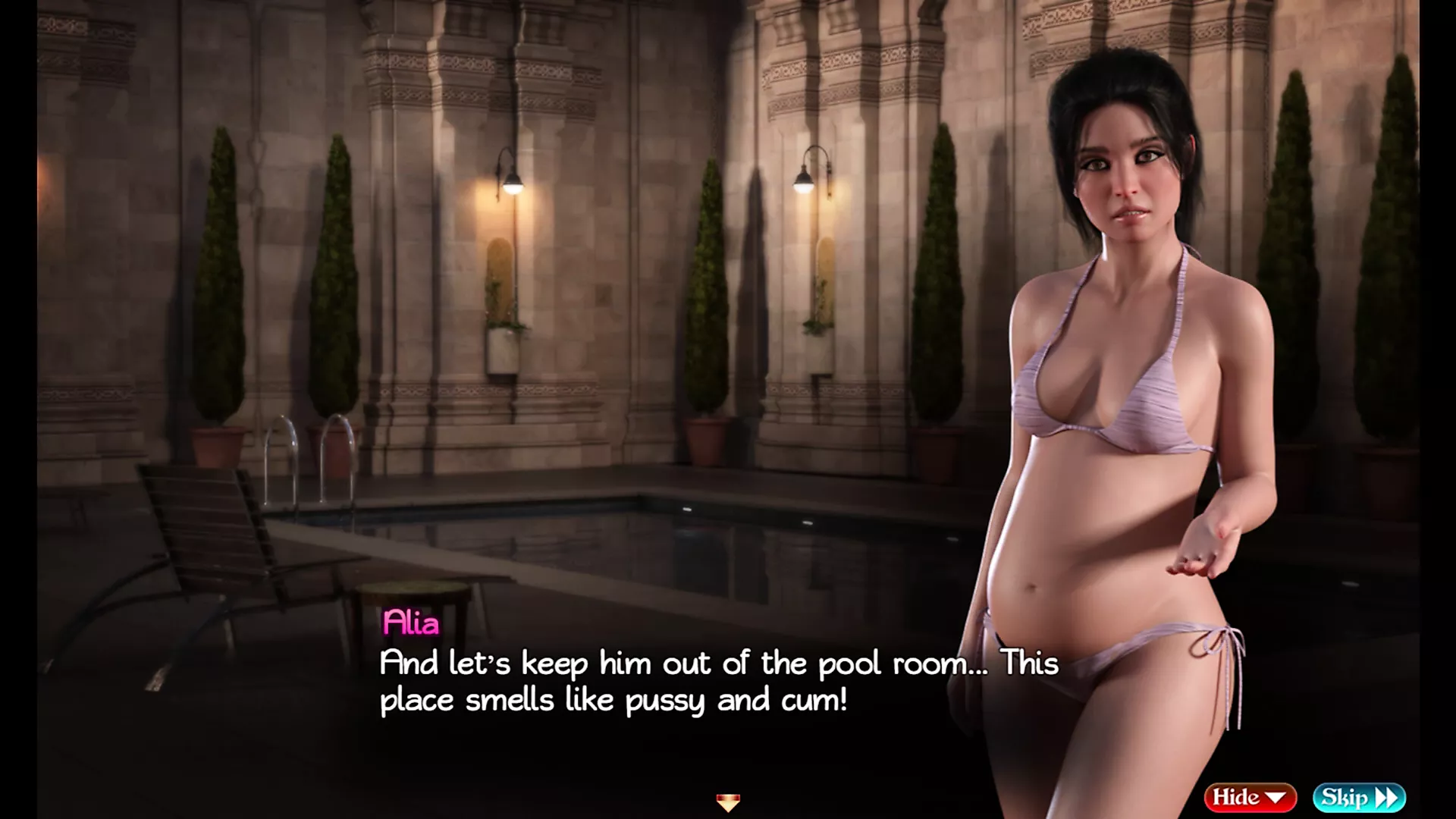This screenshot has height=819, width=1456.
Task: Skip the current dialogue
Action: (1359, 797)
